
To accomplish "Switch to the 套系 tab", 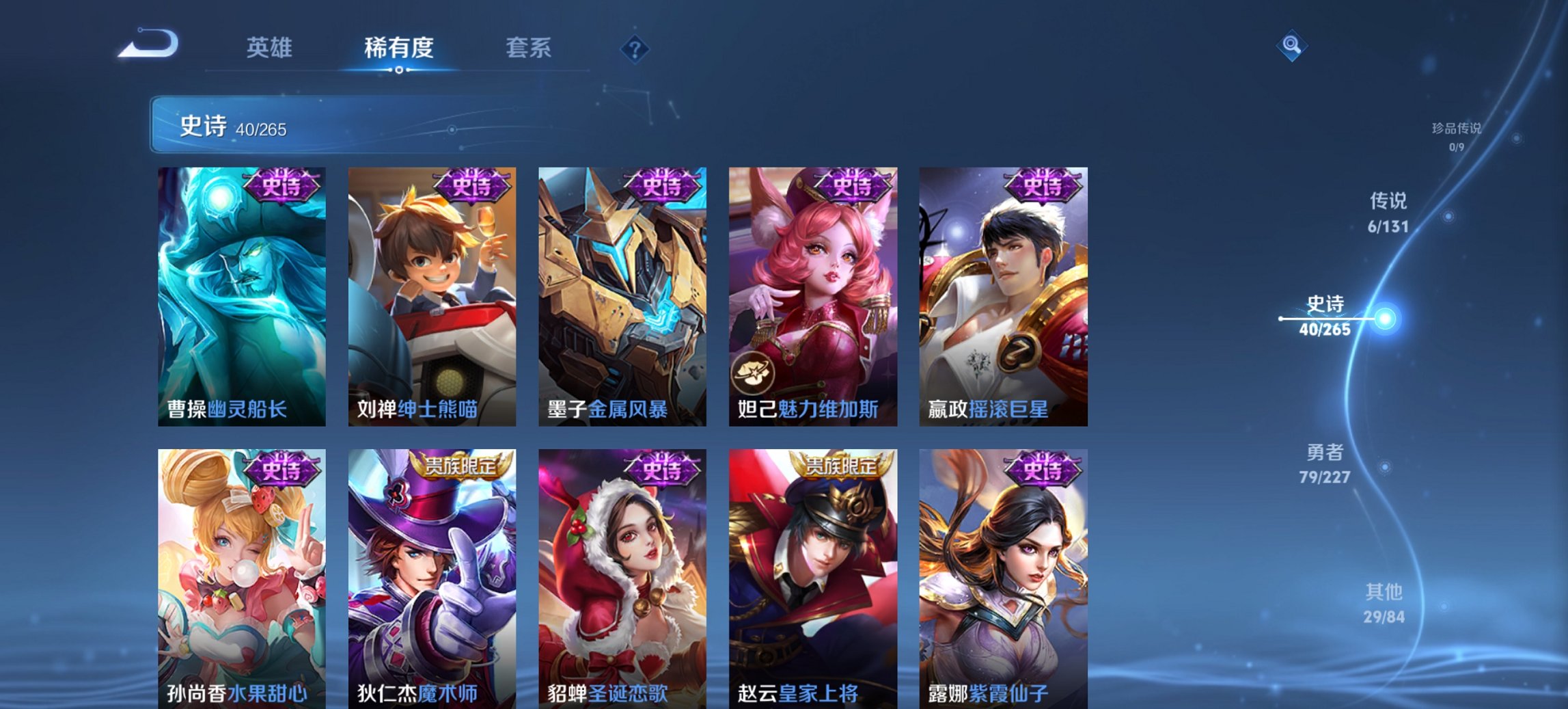I will [527, 48].
